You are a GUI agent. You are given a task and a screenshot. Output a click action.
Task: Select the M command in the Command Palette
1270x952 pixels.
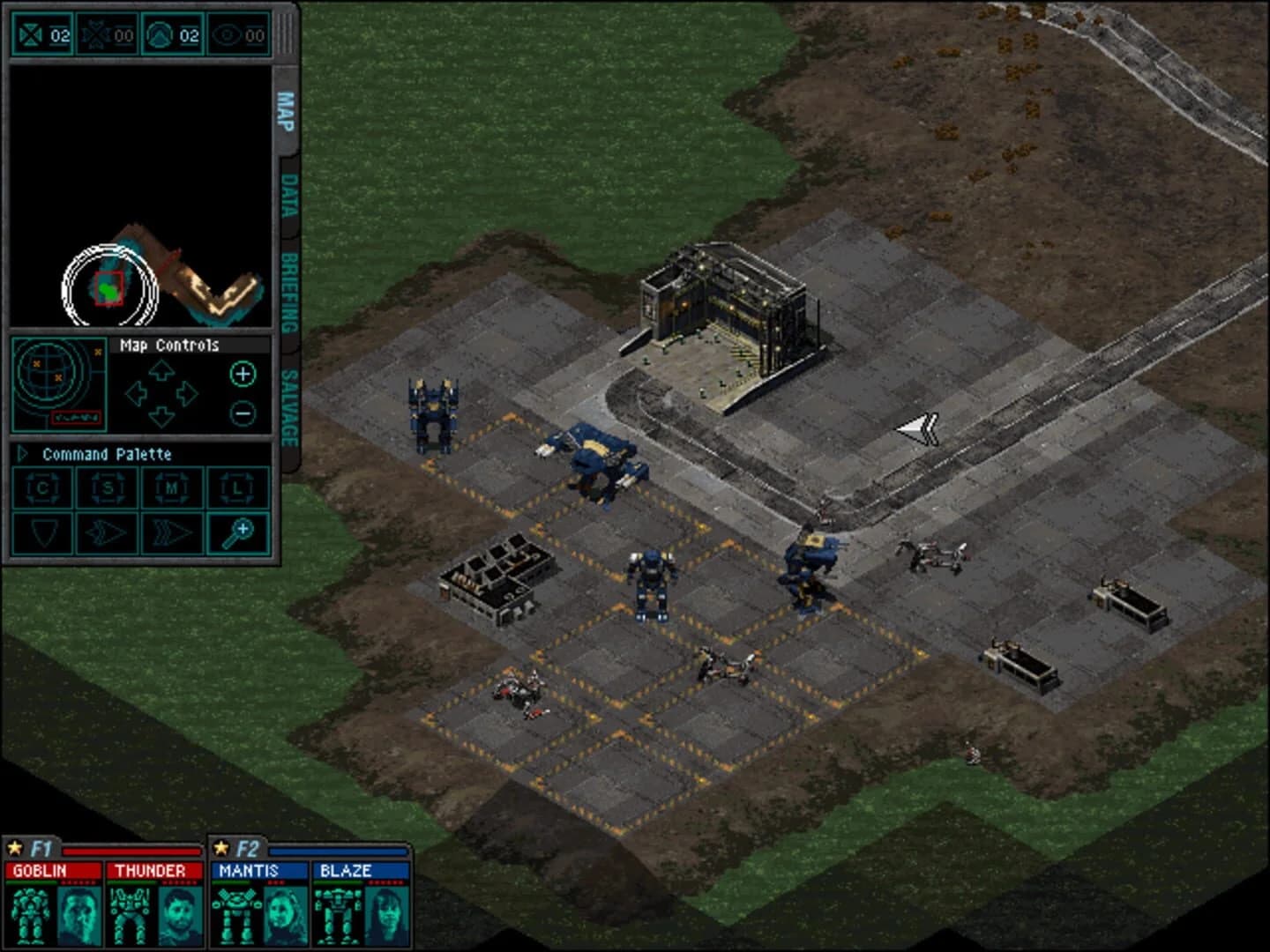(173, 488)
